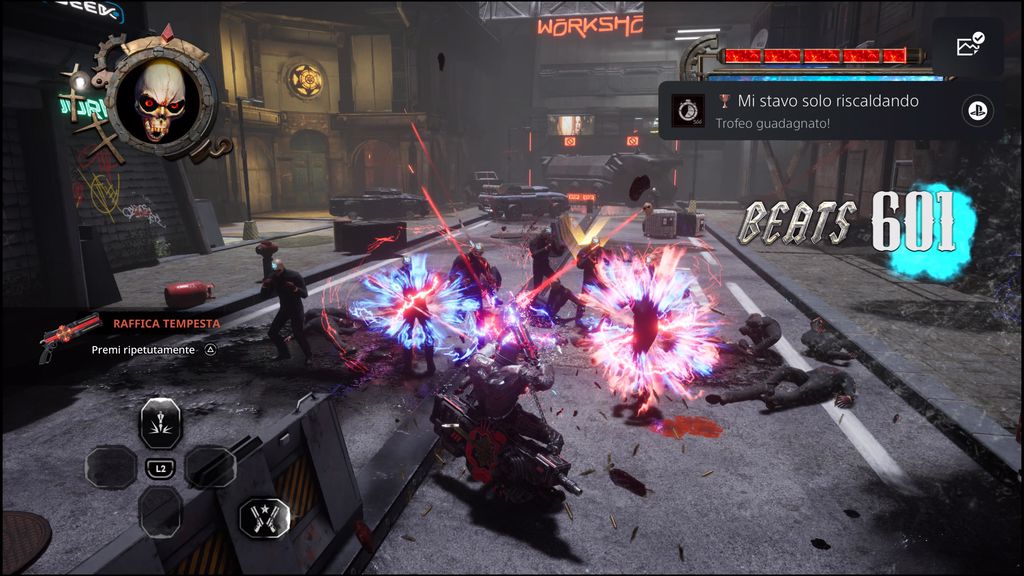
Task: View the stopwatch trophy thumbnail
Action: (x=688, y=110)
